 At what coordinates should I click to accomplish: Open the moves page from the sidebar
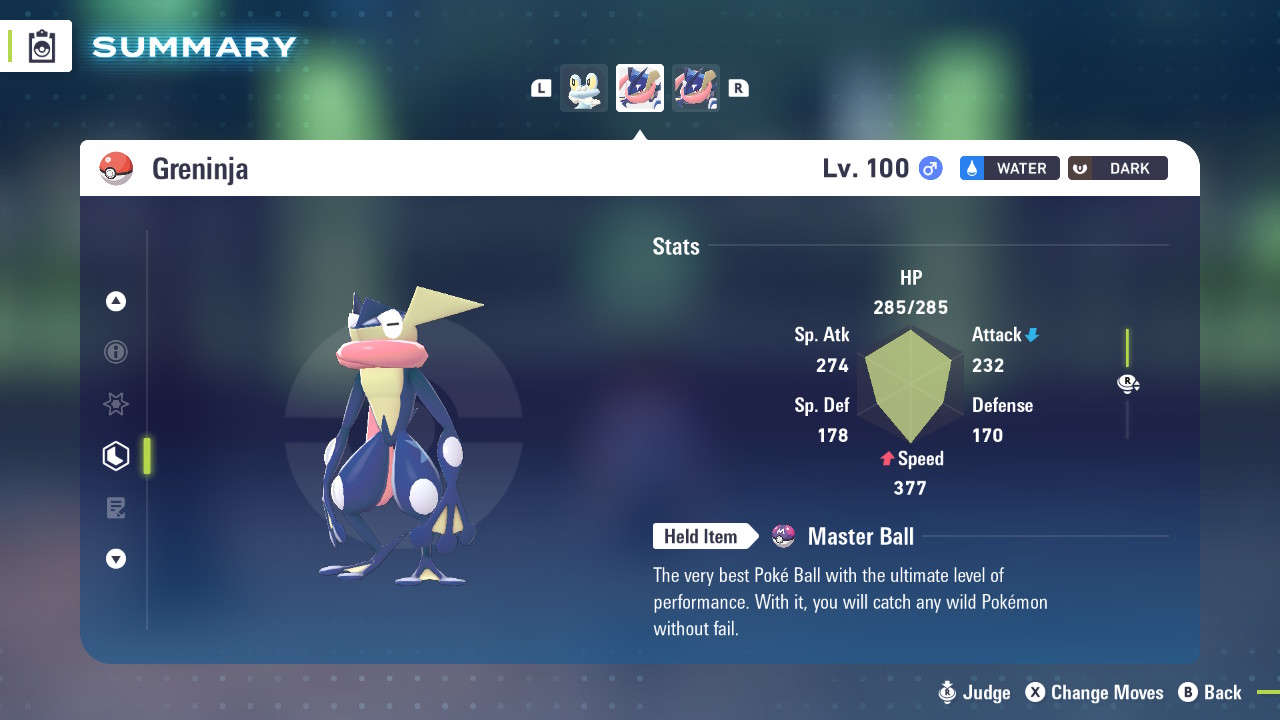pos(115,507)
